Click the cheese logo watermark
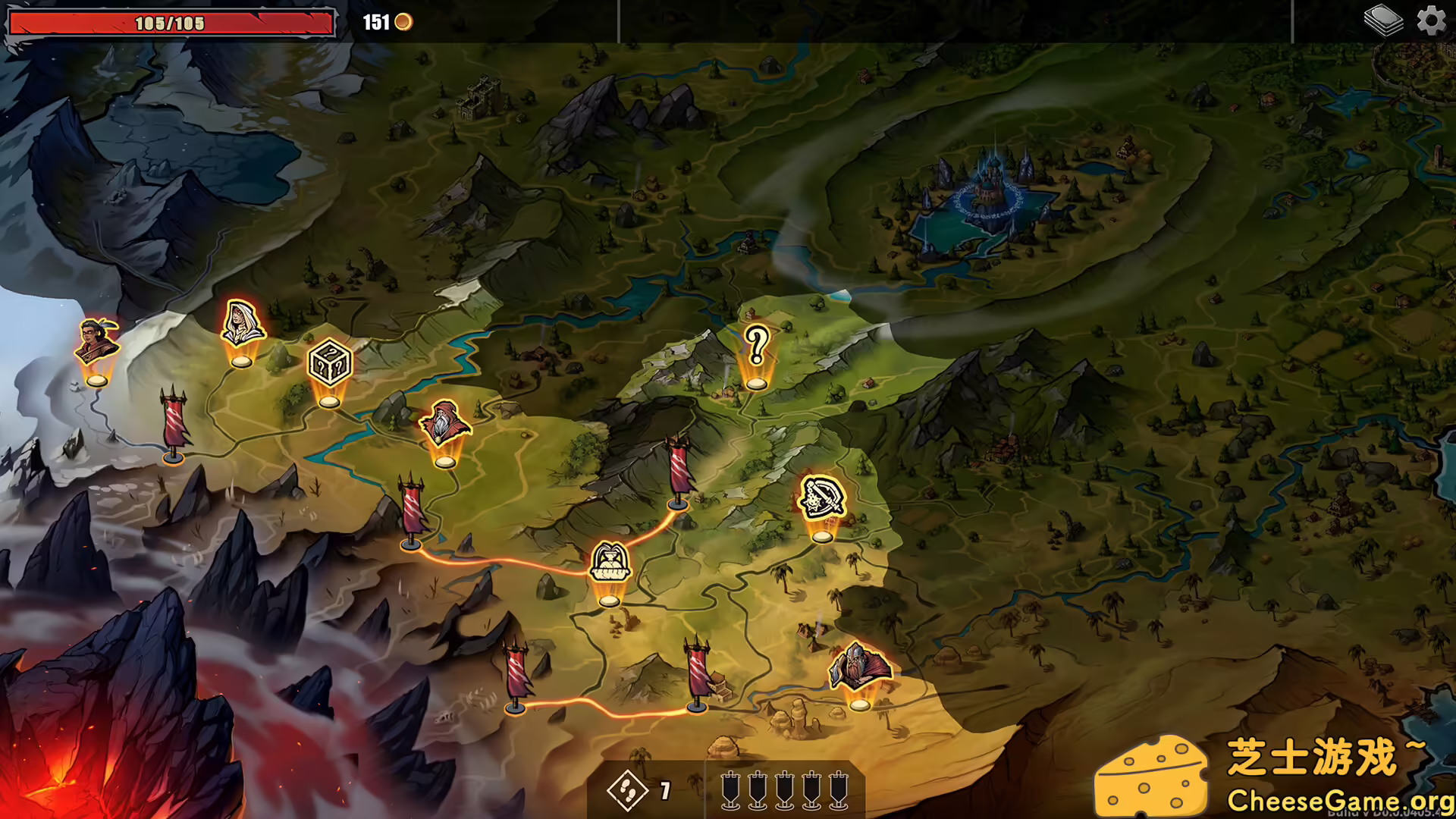This screenshot has width=1456, height=819. (x=1150, y=773)
